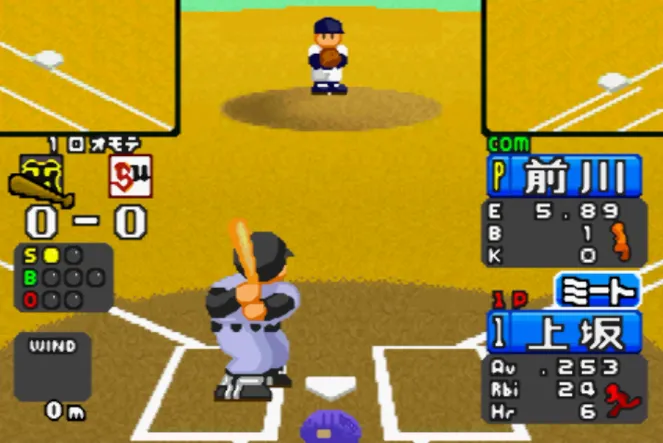The image size is (663, 443).
Task: Select the pitcher 前川 name panel
Action: [x=564, y=177]
